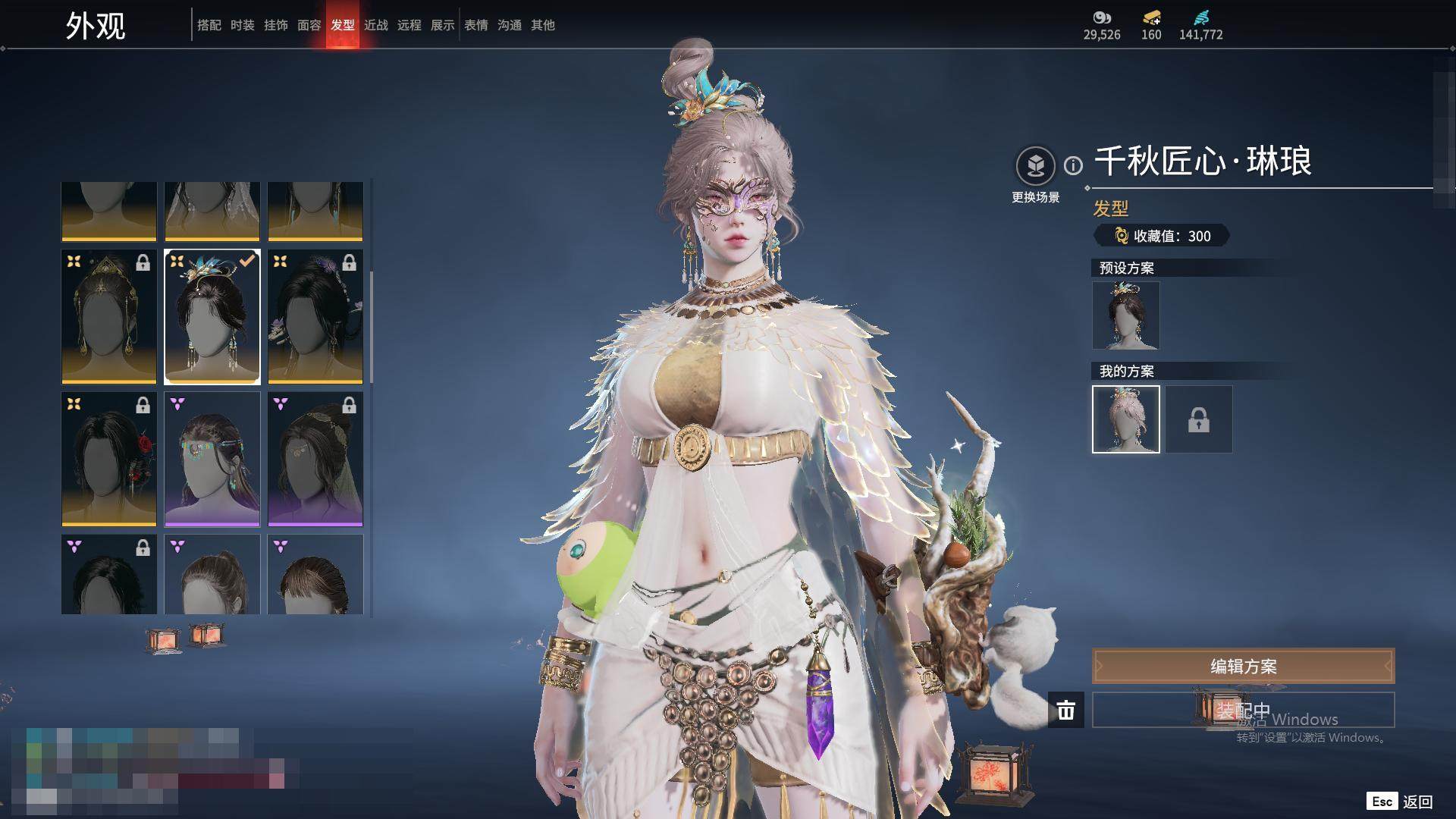Delete the scheme with the trash icon
Image resolution: width=1456 pixels, height=819 pixels.
tap(1065, 710)
